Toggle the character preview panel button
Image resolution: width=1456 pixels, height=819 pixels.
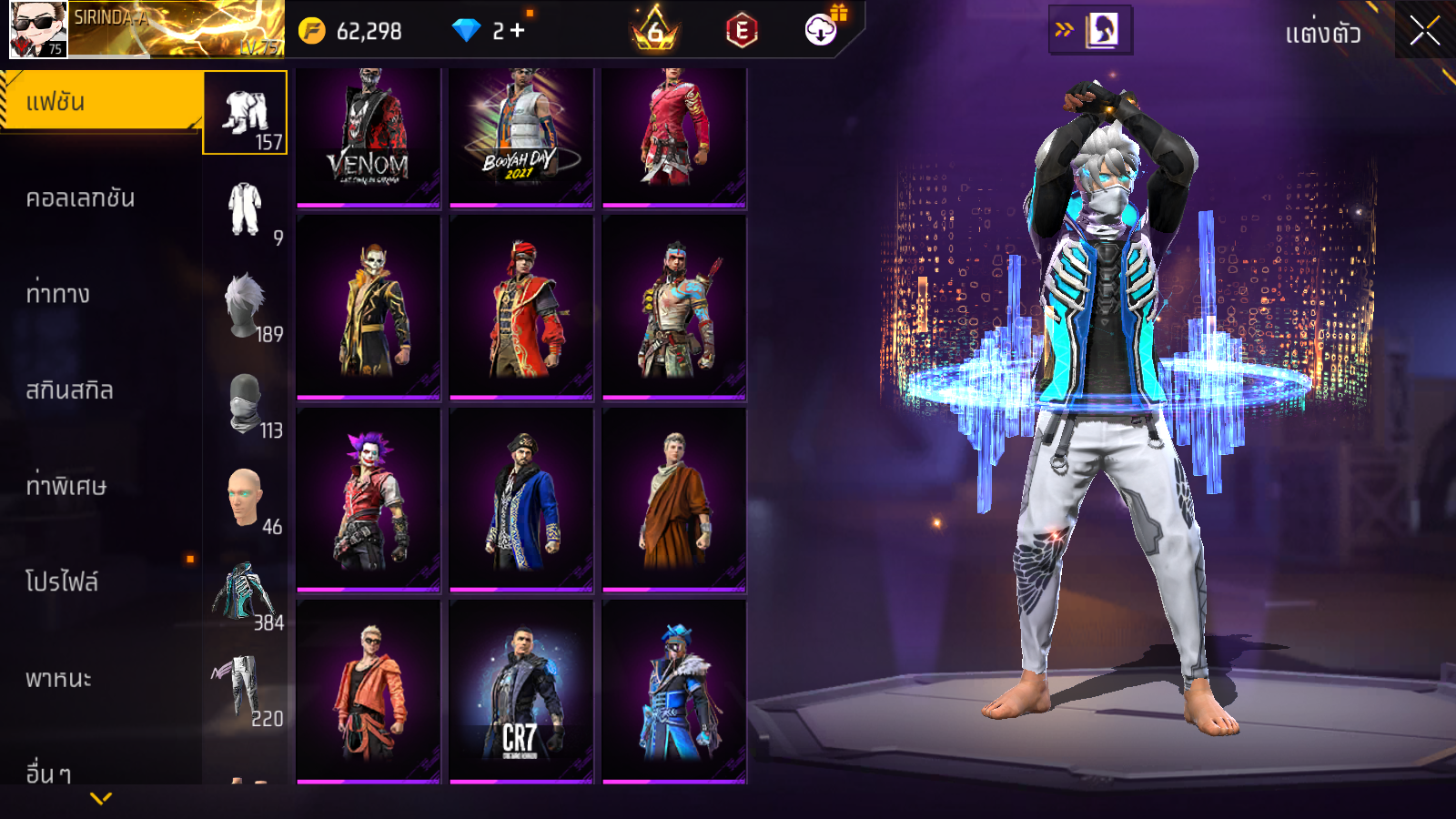click(x=1090, y=30)
